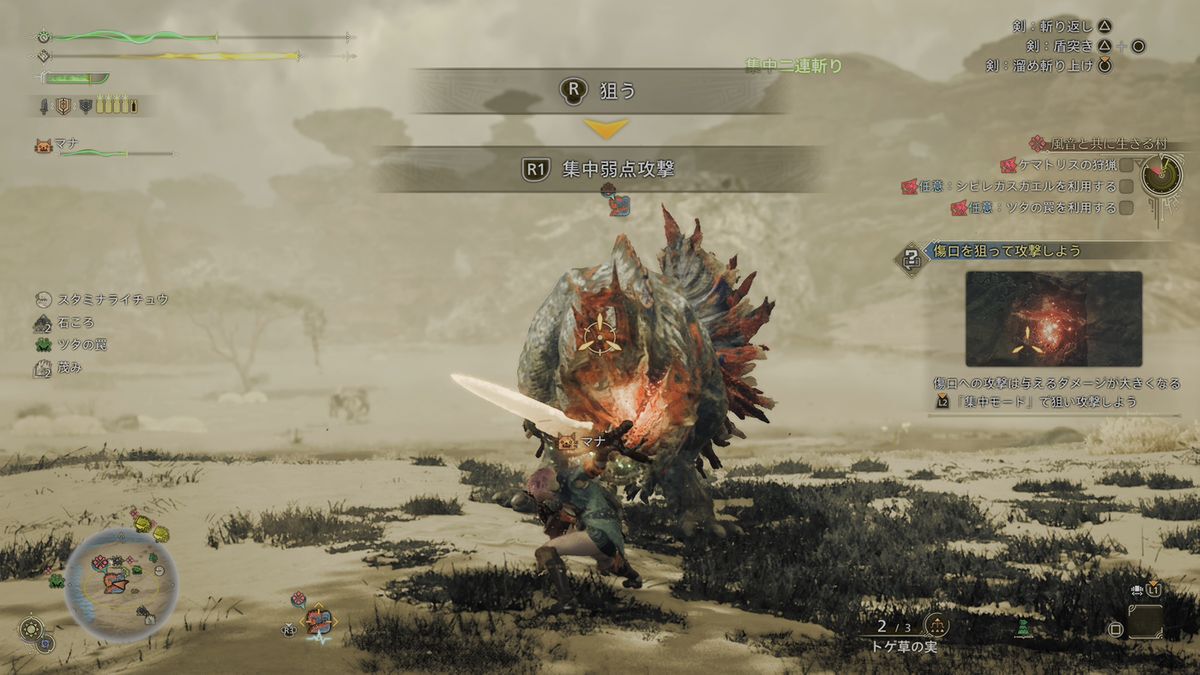Toggle the ツタの罠を利用する optional objective checkbox

(x=1127, y=208)
